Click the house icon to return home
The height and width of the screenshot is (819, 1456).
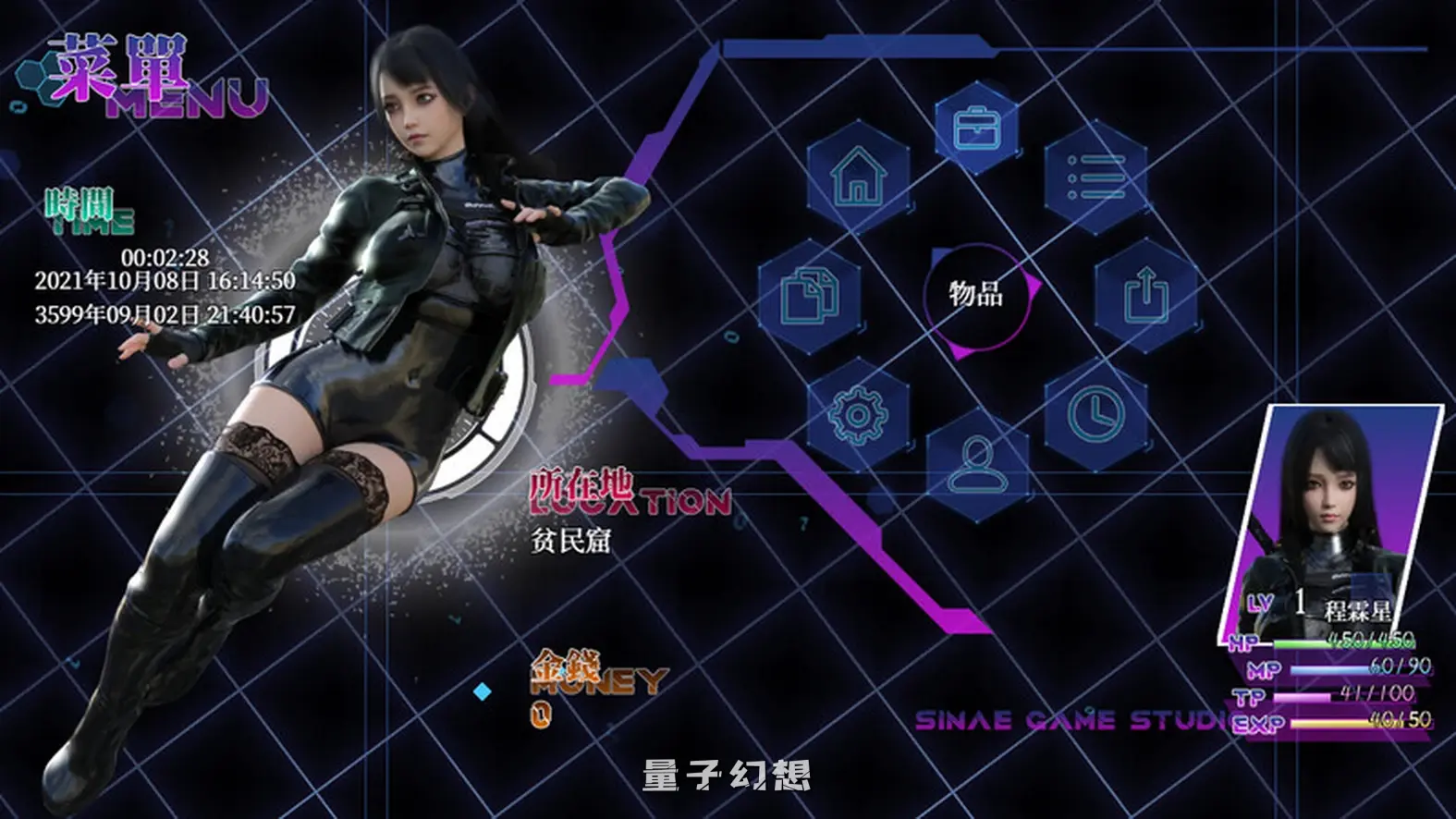[x=860, y=176]
